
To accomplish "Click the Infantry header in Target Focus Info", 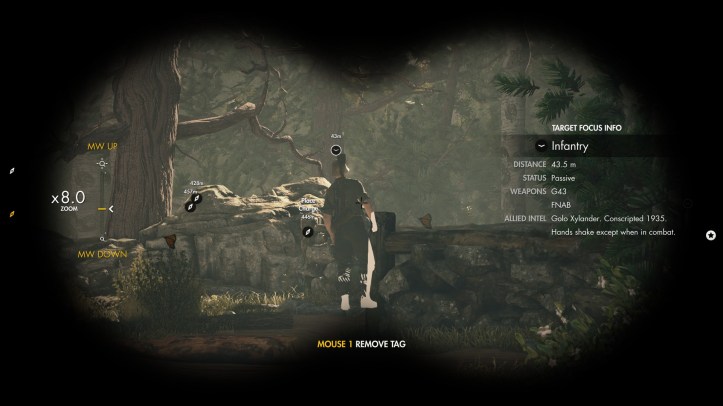I will 570,146.
